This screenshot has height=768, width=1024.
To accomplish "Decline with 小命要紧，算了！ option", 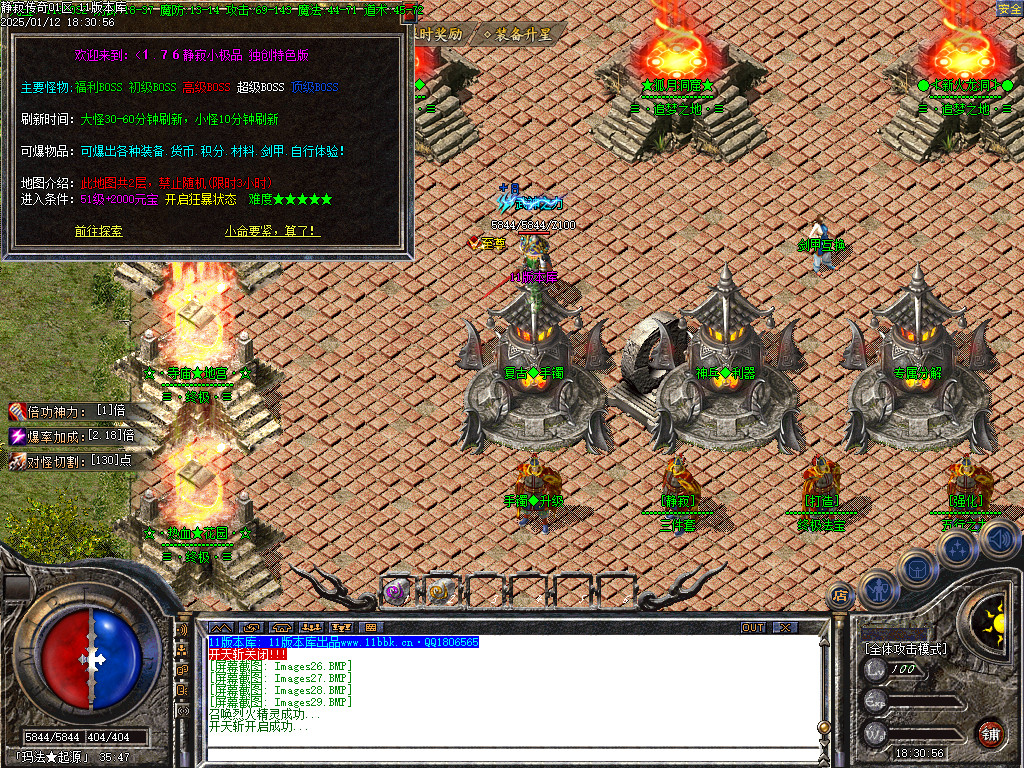I will tap(272, 231).
